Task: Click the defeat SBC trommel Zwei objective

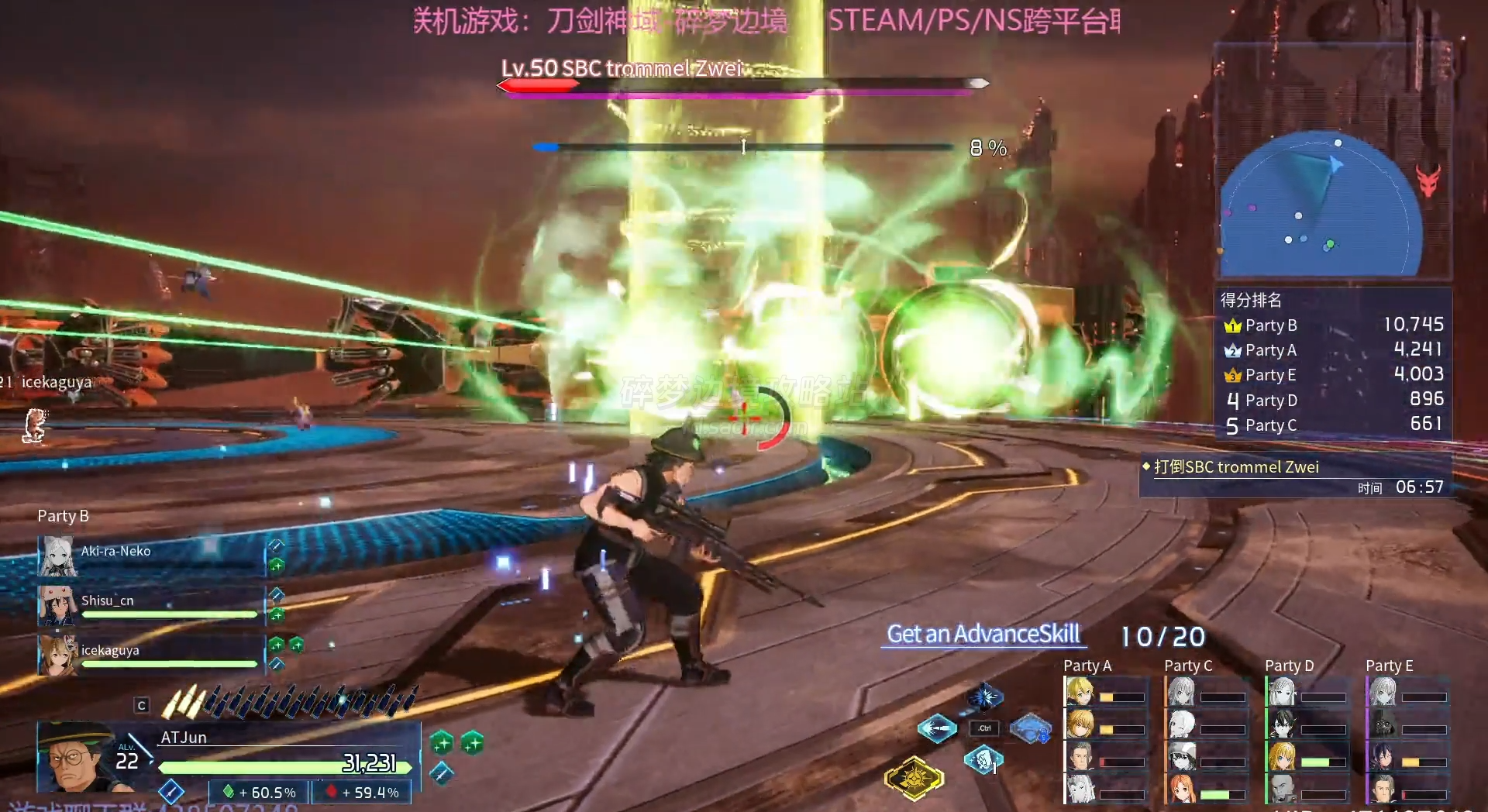Action: tap(1236, 467)
